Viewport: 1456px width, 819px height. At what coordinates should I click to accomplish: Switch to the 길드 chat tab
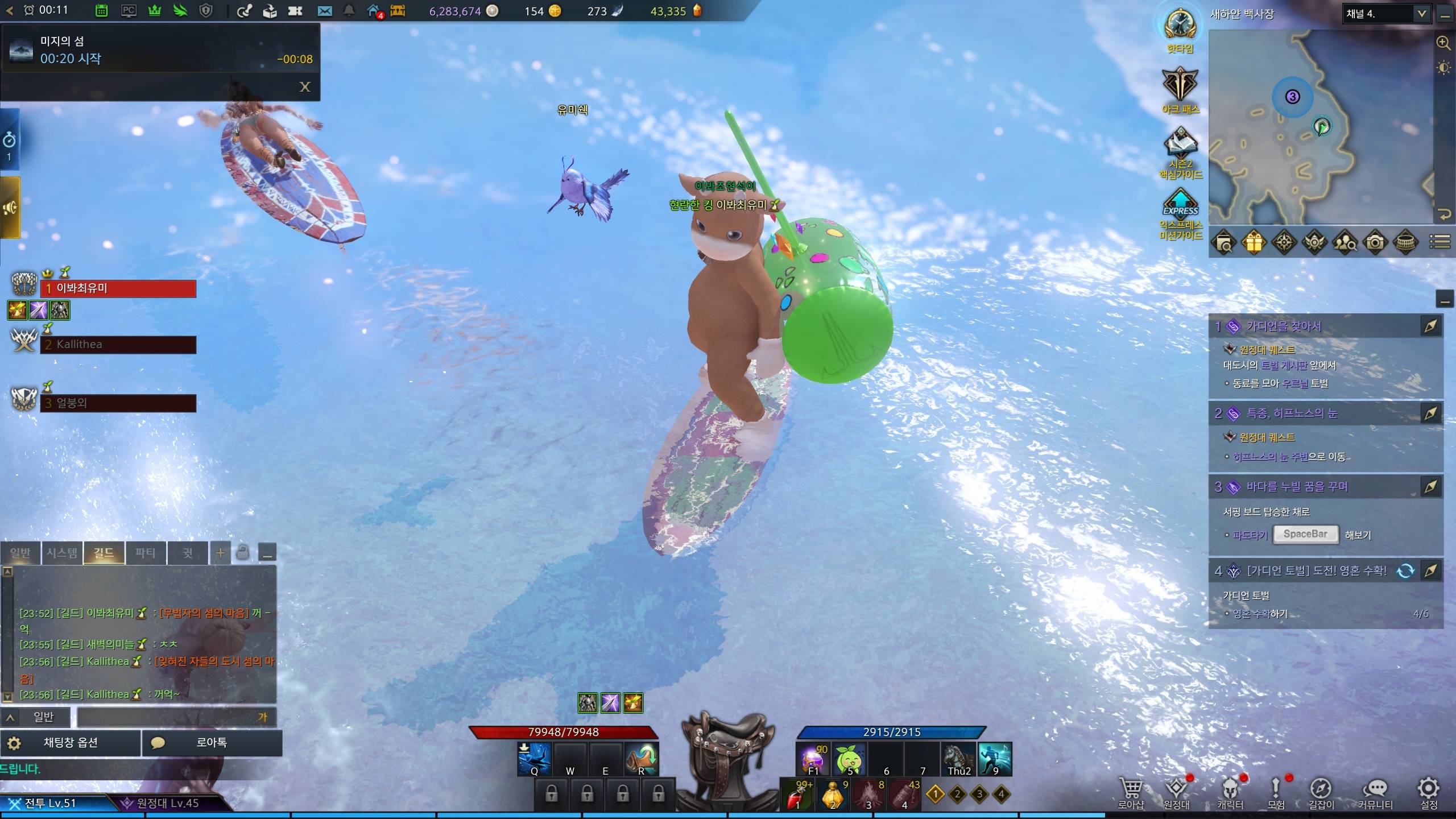coord(104,552)
